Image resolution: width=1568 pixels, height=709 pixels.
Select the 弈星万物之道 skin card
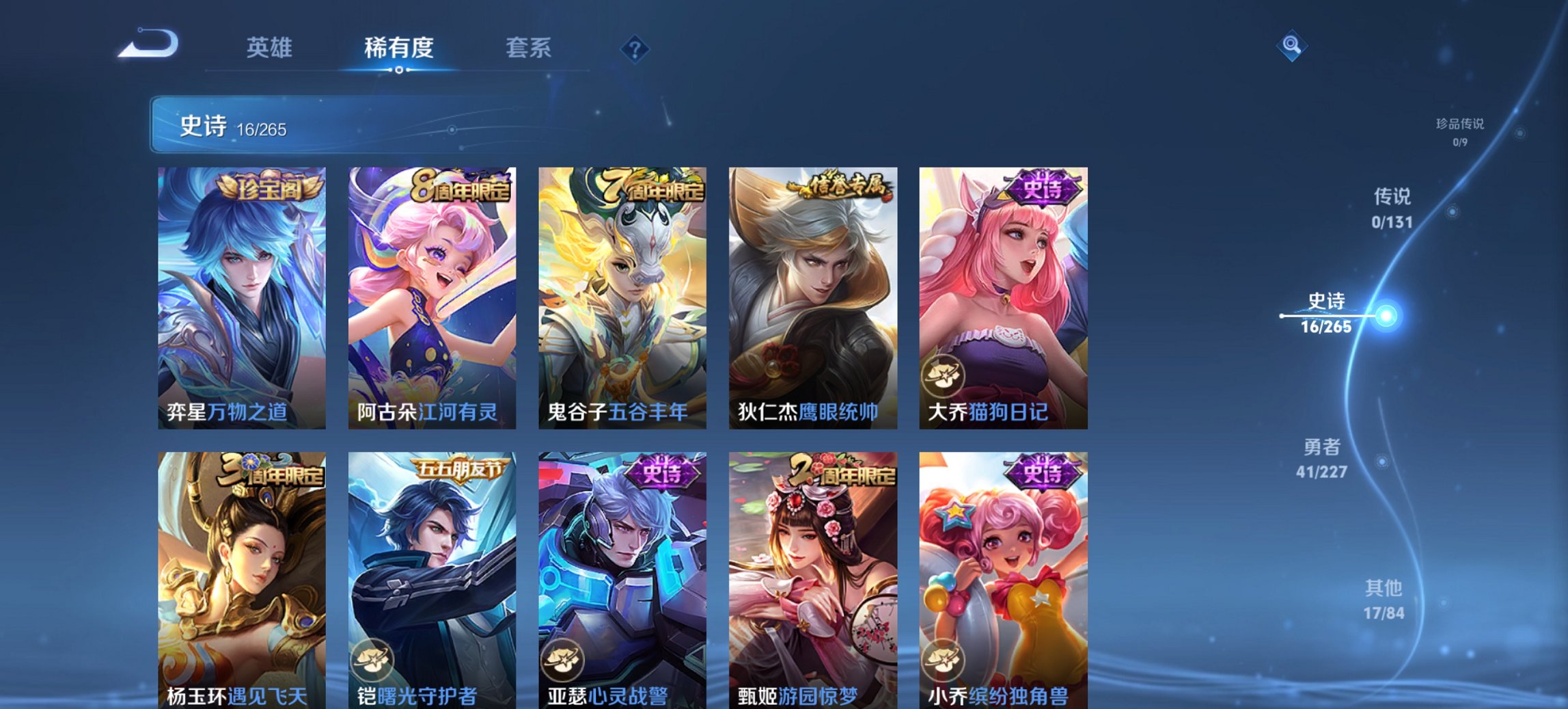[240, 294]
